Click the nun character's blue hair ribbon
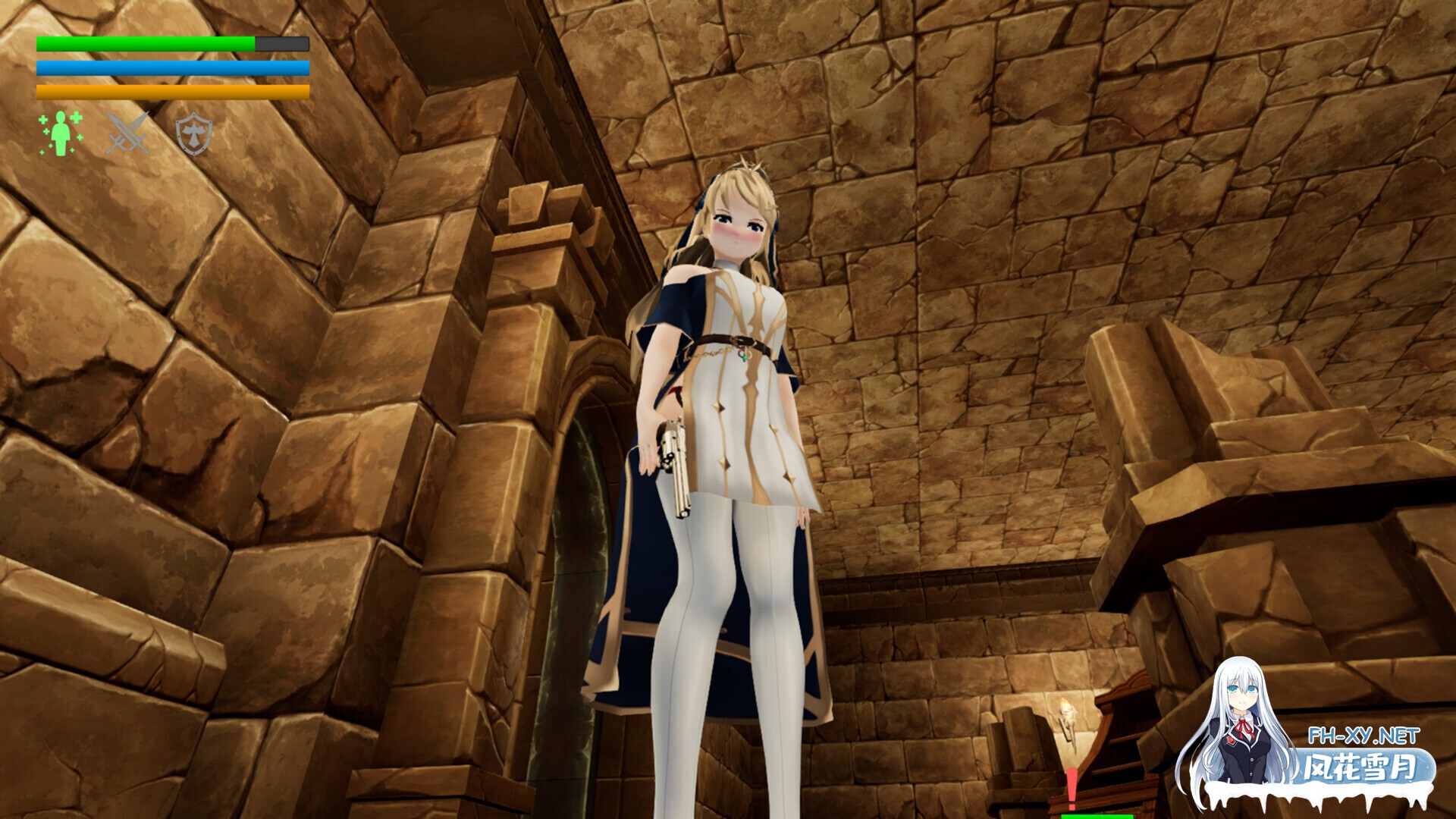 (775, 224)
